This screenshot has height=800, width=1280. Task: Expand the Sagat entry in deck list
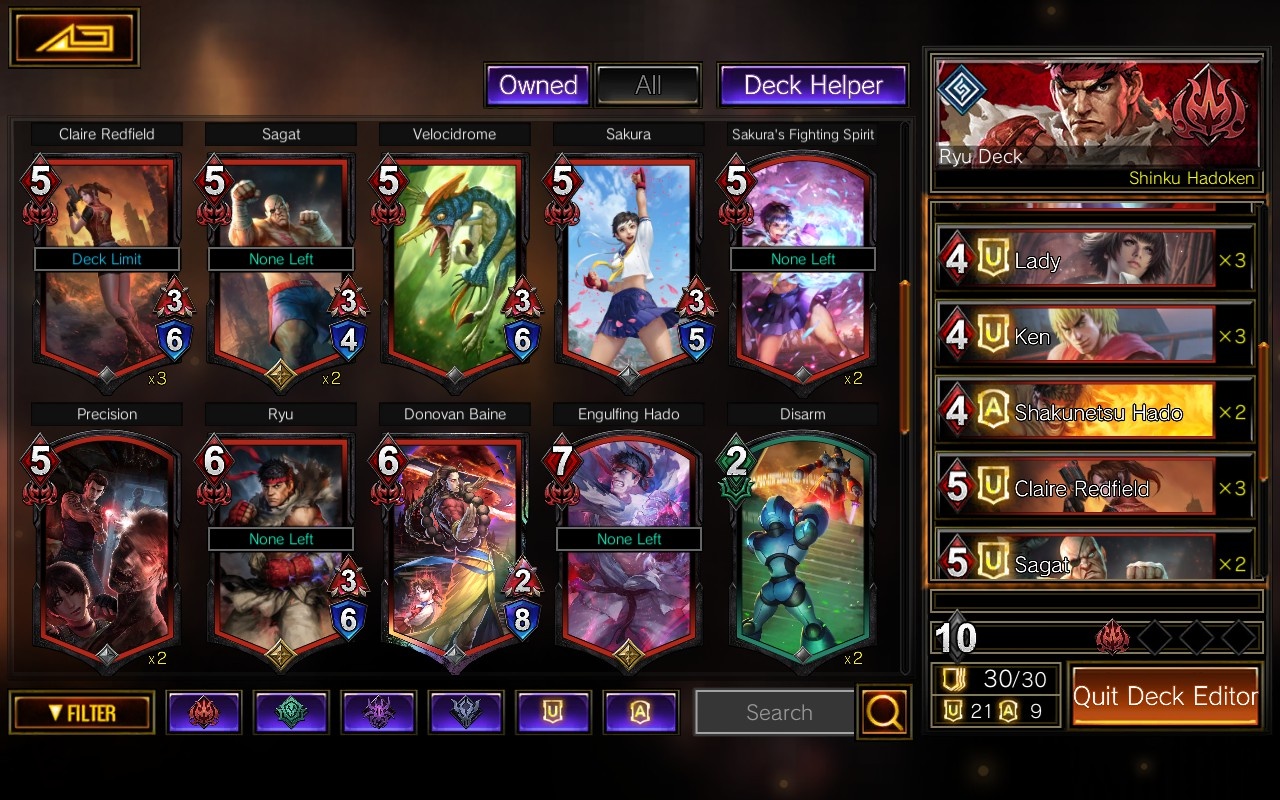click(1094, 563)
